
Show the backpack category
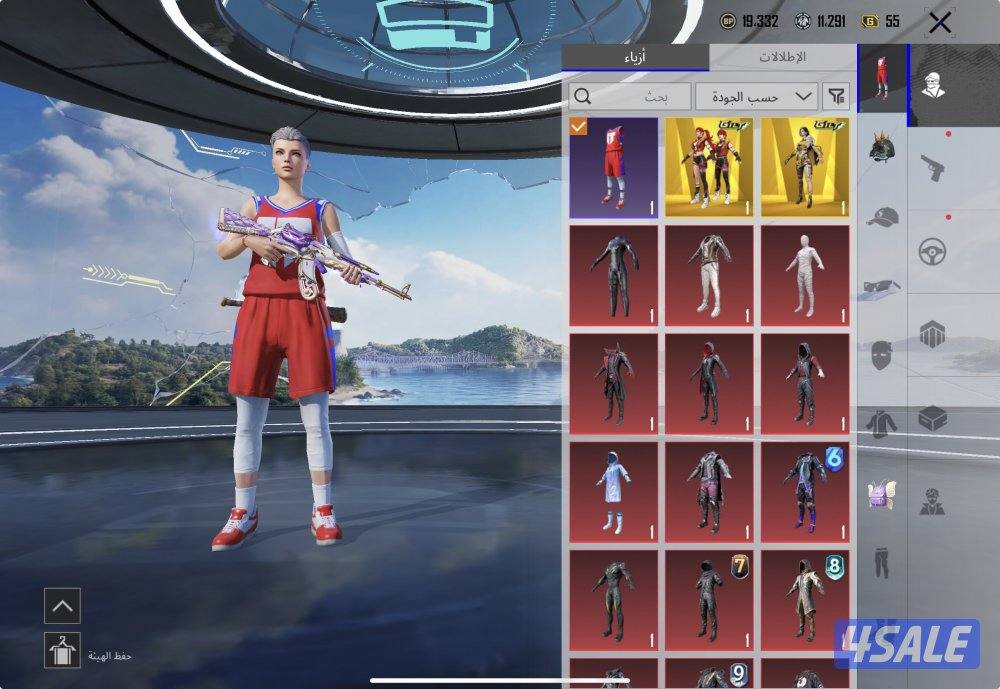click(x=882, y=493)
